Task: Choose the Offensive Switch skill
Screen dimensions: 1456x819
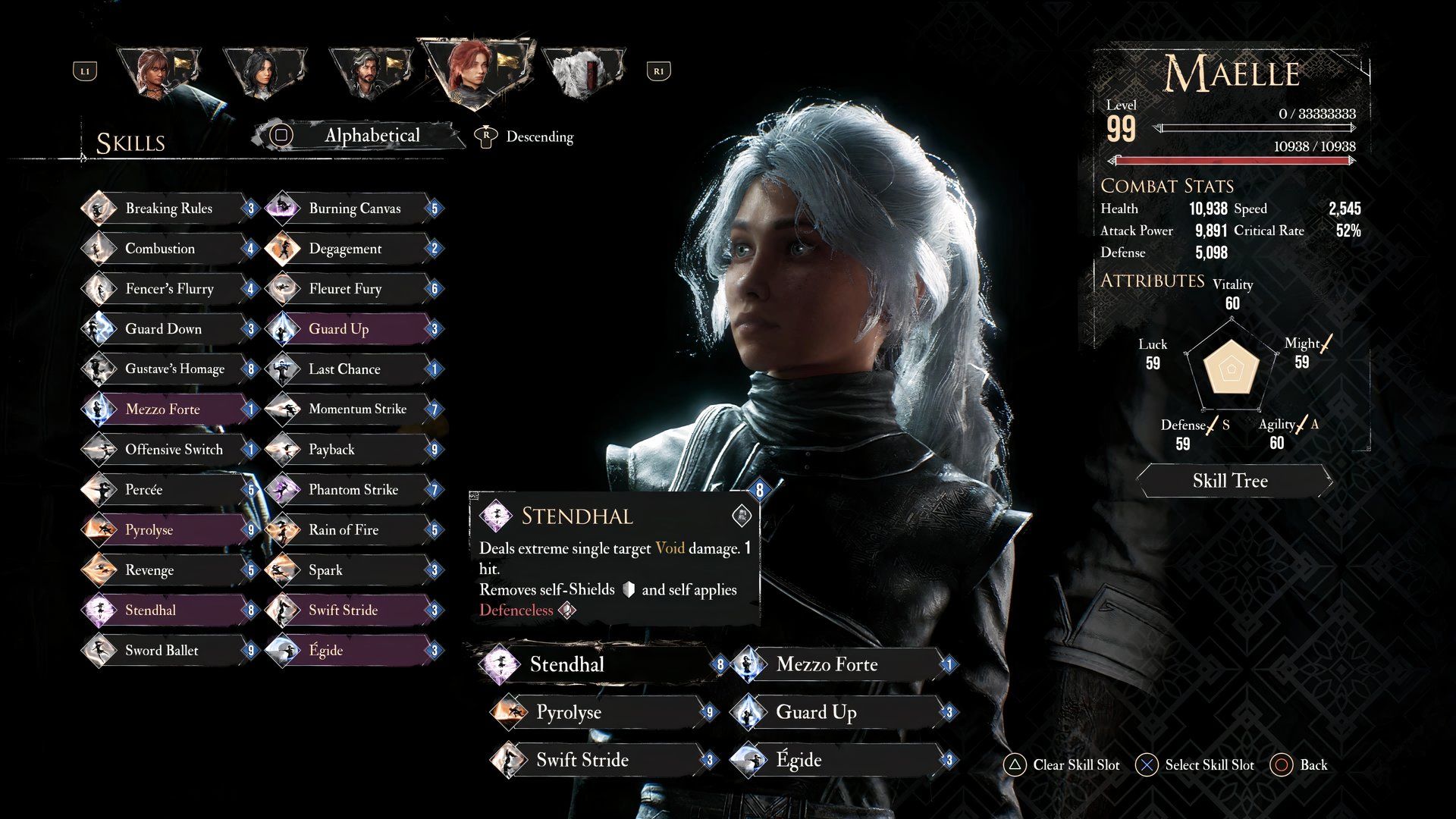Action: click(174, 450)
